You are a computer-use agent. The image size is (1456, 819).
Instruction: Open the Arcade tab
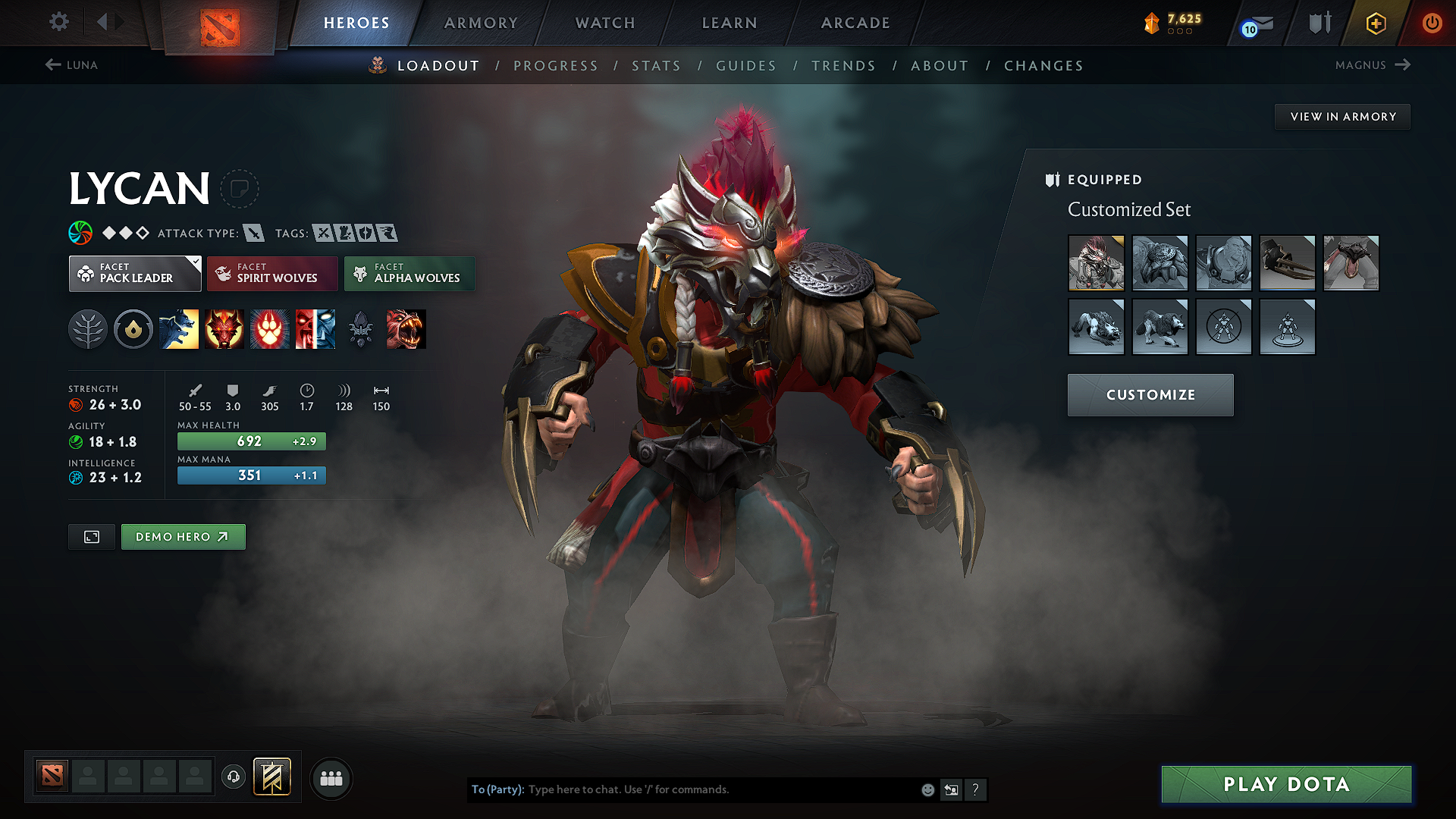pyautogui.click(x=855, y=23)
